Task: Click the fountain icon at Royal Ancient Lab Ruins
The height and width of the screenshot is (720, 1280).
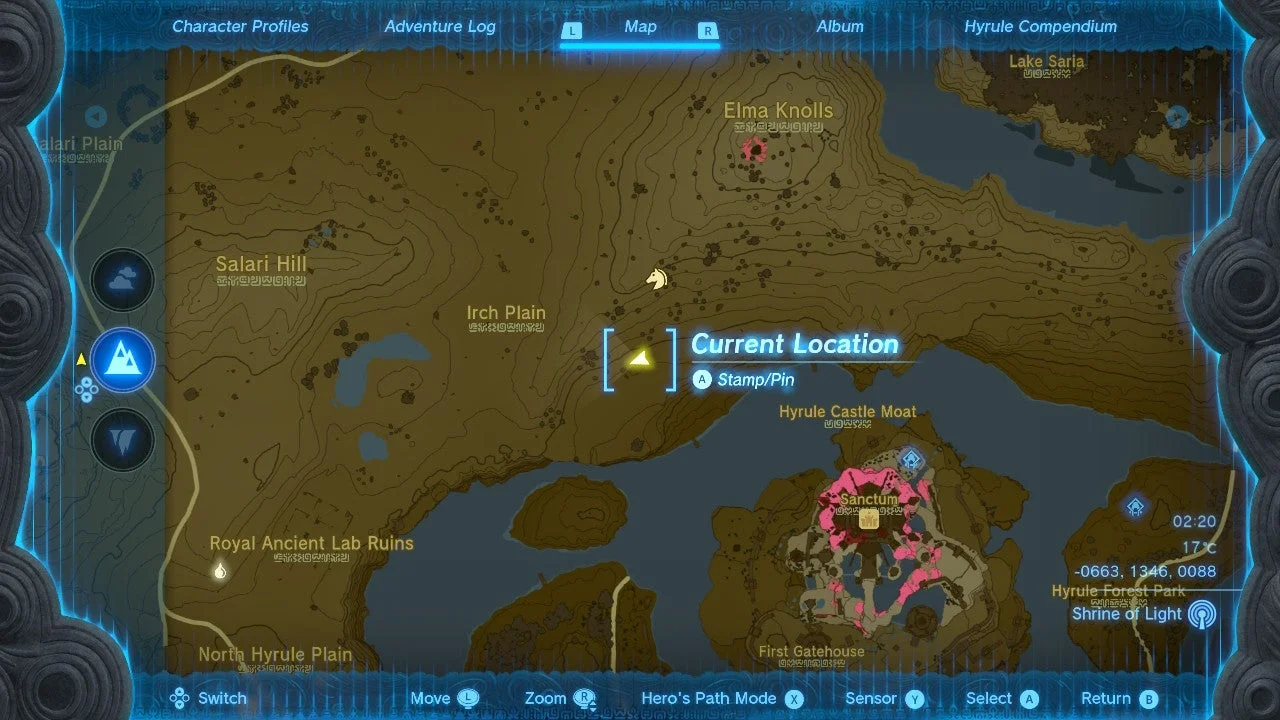Action: tap(218, 571)
